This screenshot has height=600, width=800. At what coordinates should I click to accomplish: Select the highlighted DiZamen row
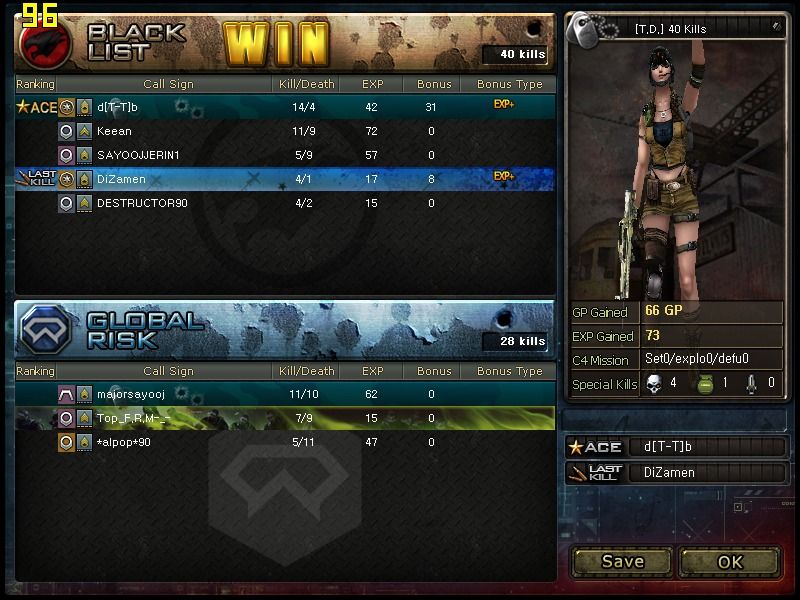(x=285, y=179)
